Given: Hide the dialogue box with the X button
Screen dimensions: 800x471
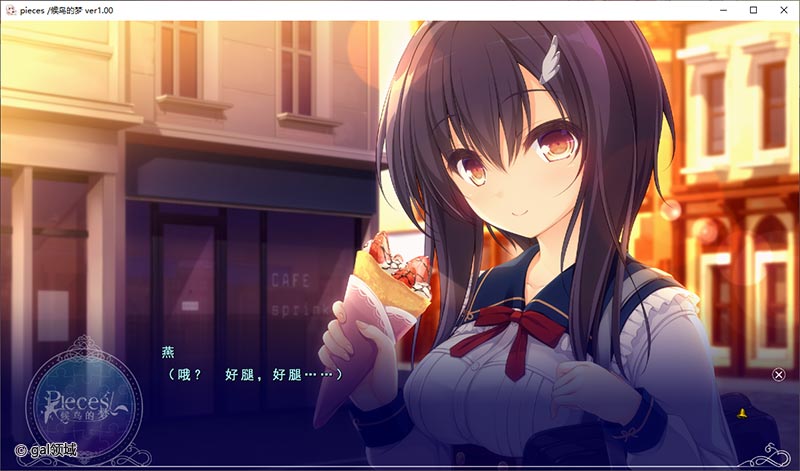Looking at the screenshot, I should pyautogui.click(x=779, y=374).
